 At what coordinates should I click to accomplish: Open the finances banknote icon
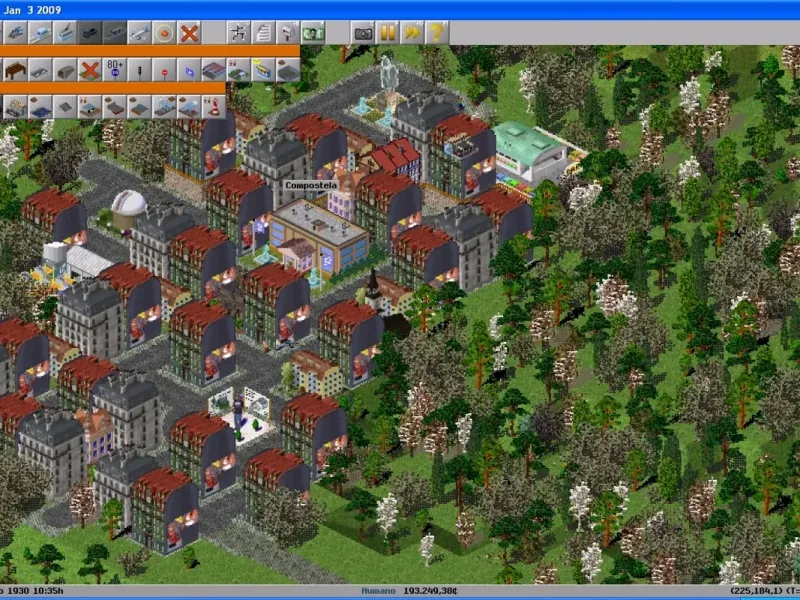pyautogui.click(x=314, y=32)
